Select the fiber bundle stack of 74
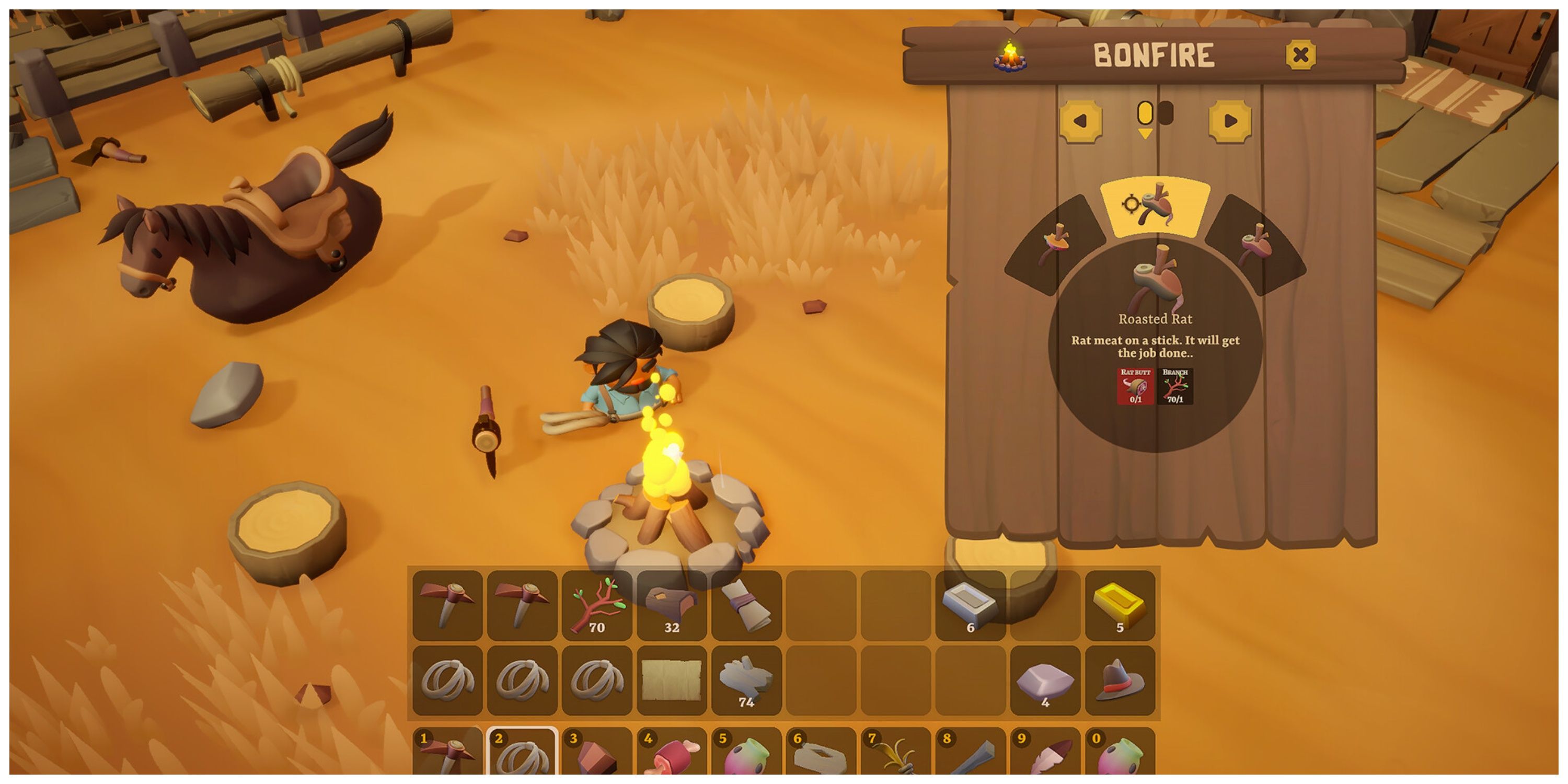The height and width of the screenshot is (784, 1568). click(746, 680)
